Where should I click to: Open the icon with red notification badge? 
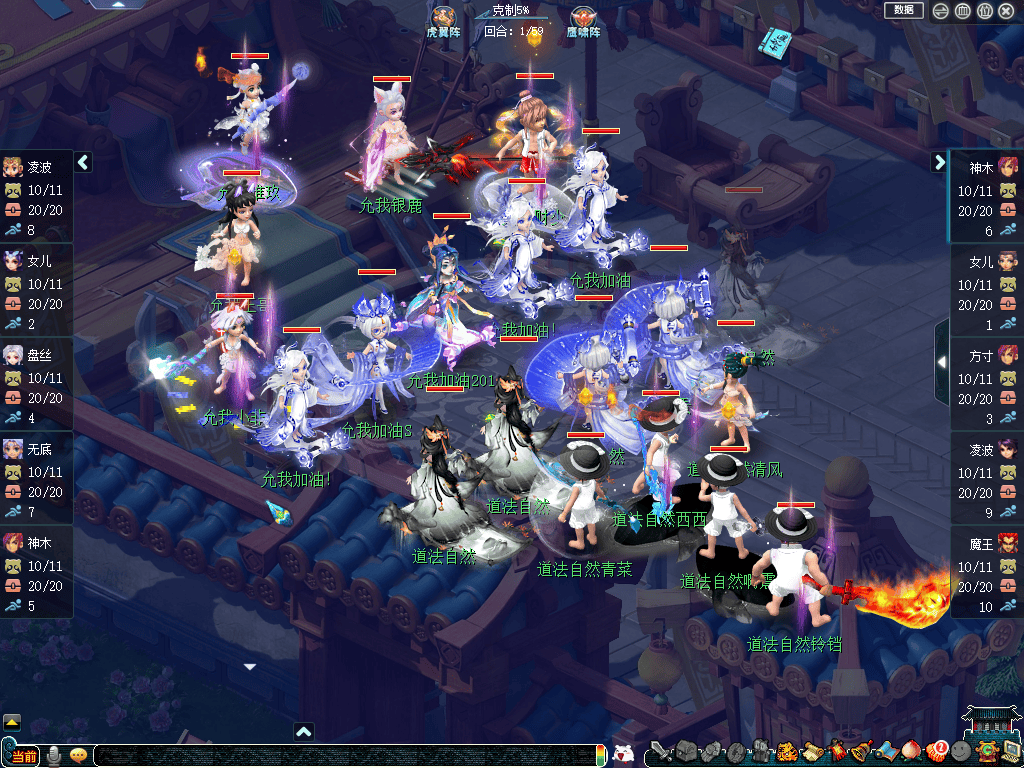pyautogui.click(x=936, y=751)
